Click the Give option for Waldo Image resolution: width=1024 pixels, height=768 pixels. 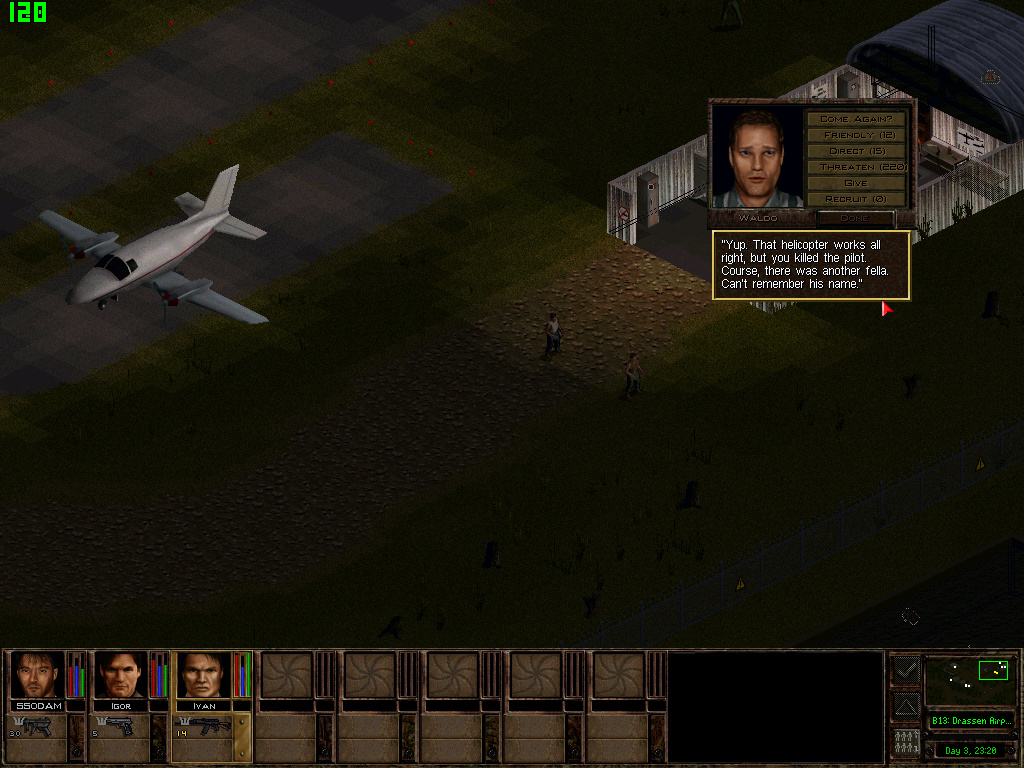856,183
